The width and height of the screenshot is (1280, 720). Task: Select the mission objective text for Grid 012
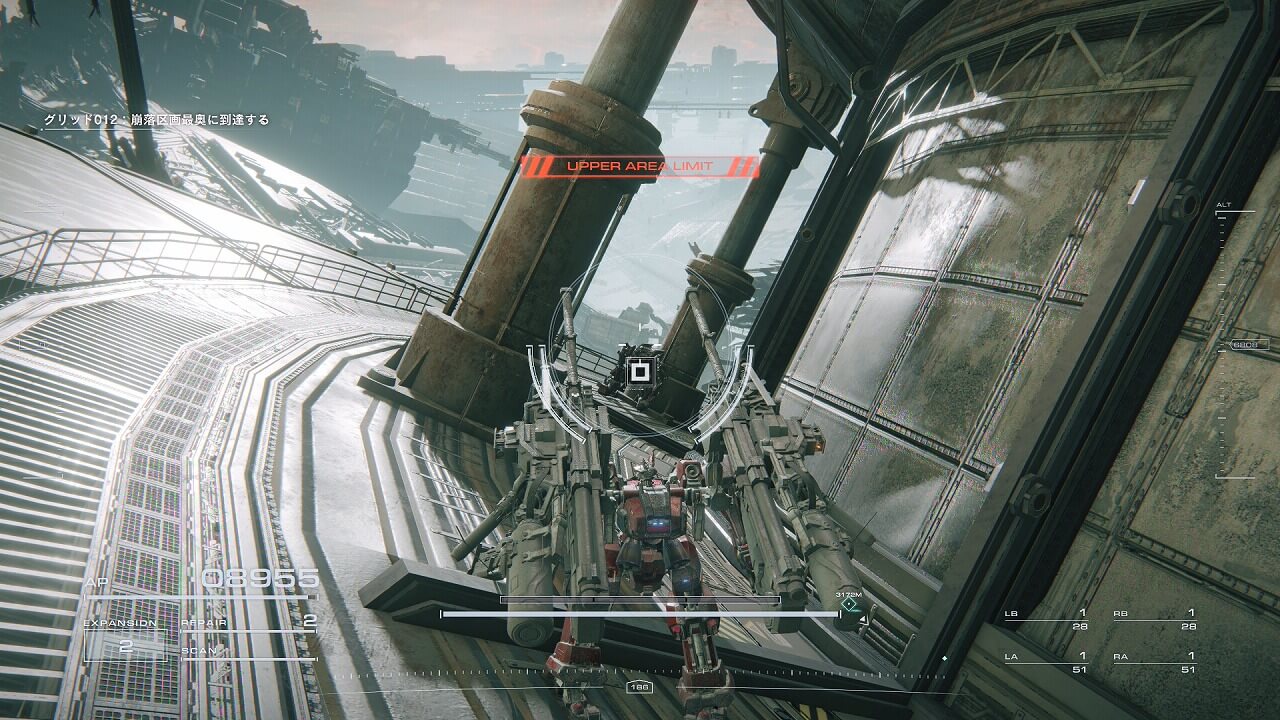[156, 120]
